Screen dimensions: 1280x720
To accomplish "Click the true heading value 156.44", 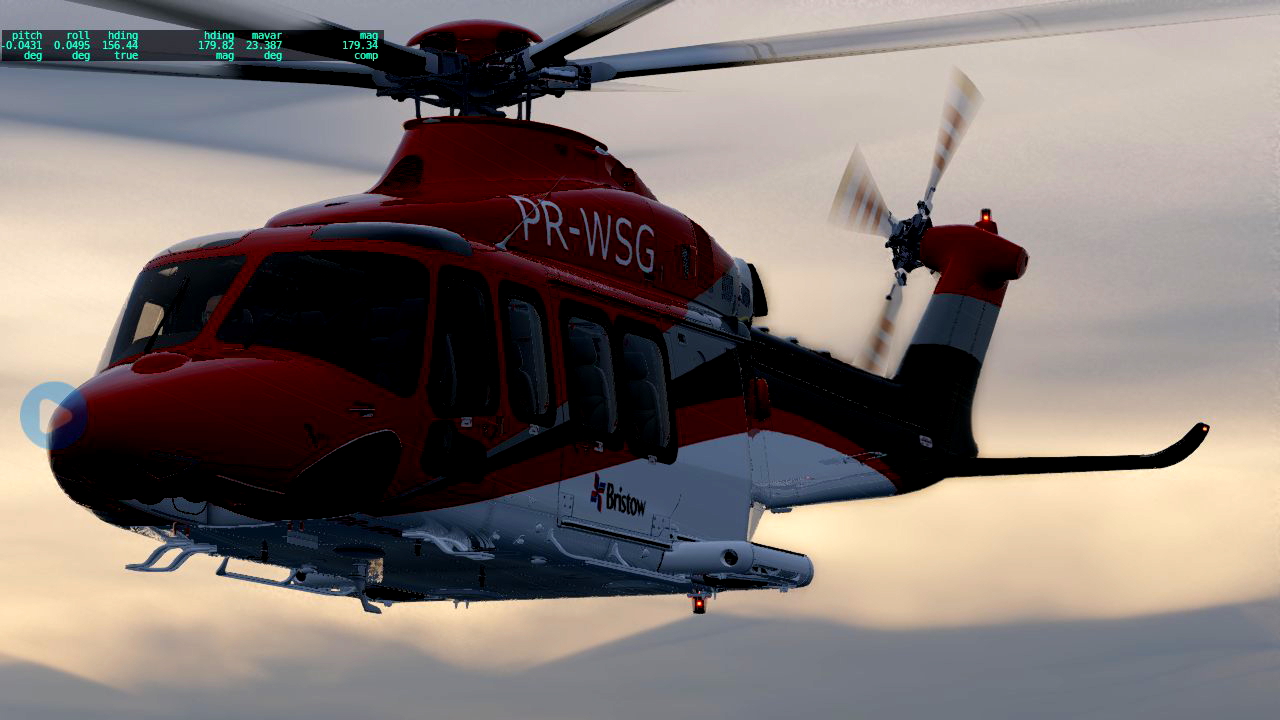I will tap(118, 44).
